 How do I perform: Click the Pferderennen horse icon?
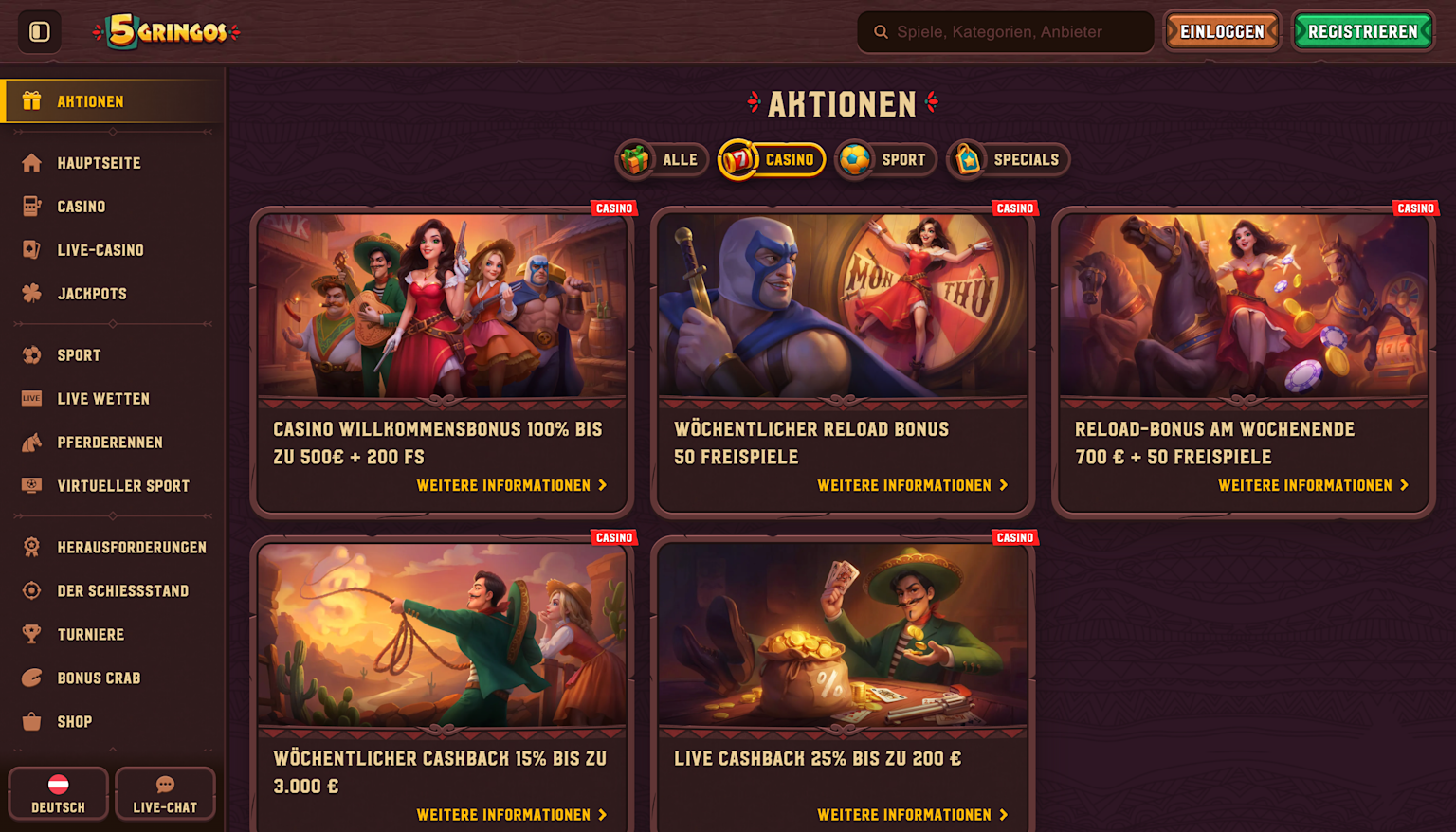coord(31,442)
